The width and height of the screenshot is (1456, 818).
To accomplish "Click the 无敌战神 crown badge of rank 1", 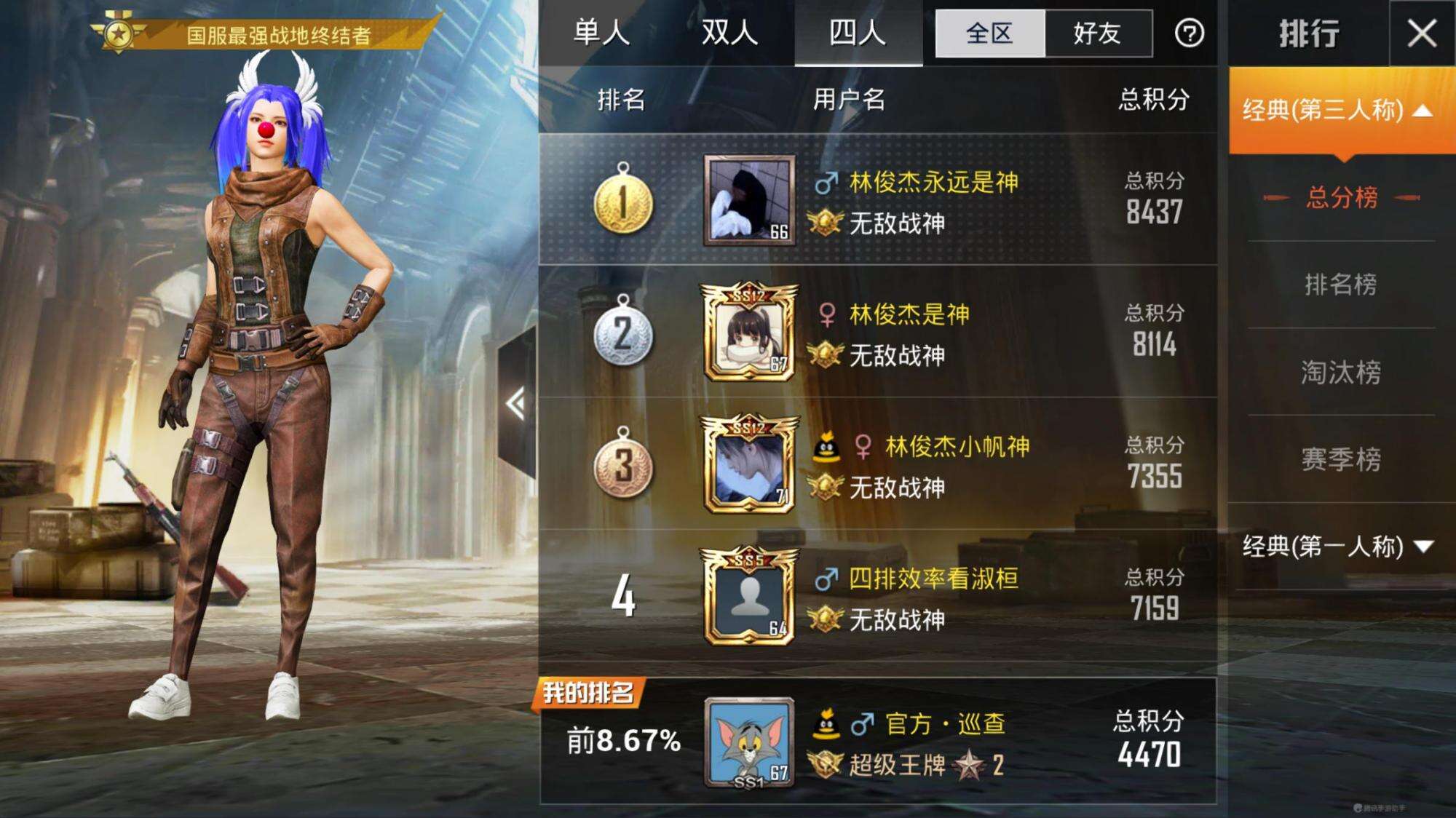I will click(x=826, y=221).
